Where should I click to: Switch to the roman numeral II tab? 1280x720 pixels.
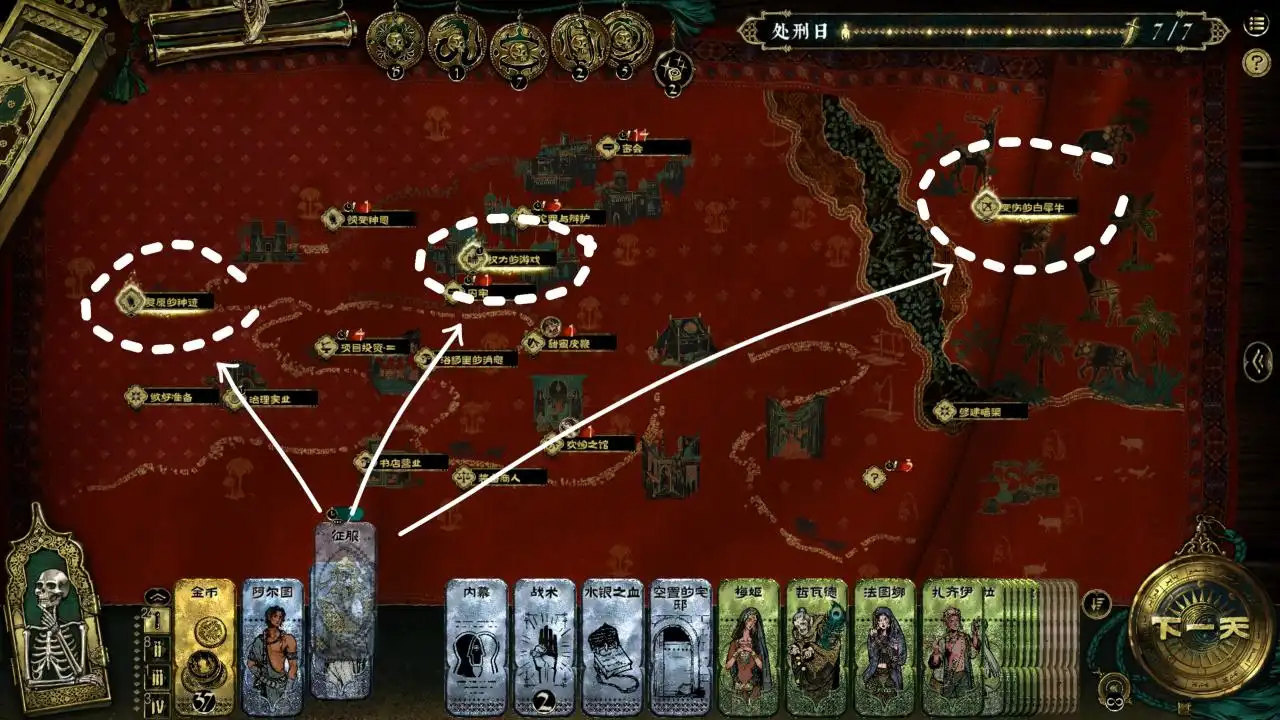[x=158, y=648]
